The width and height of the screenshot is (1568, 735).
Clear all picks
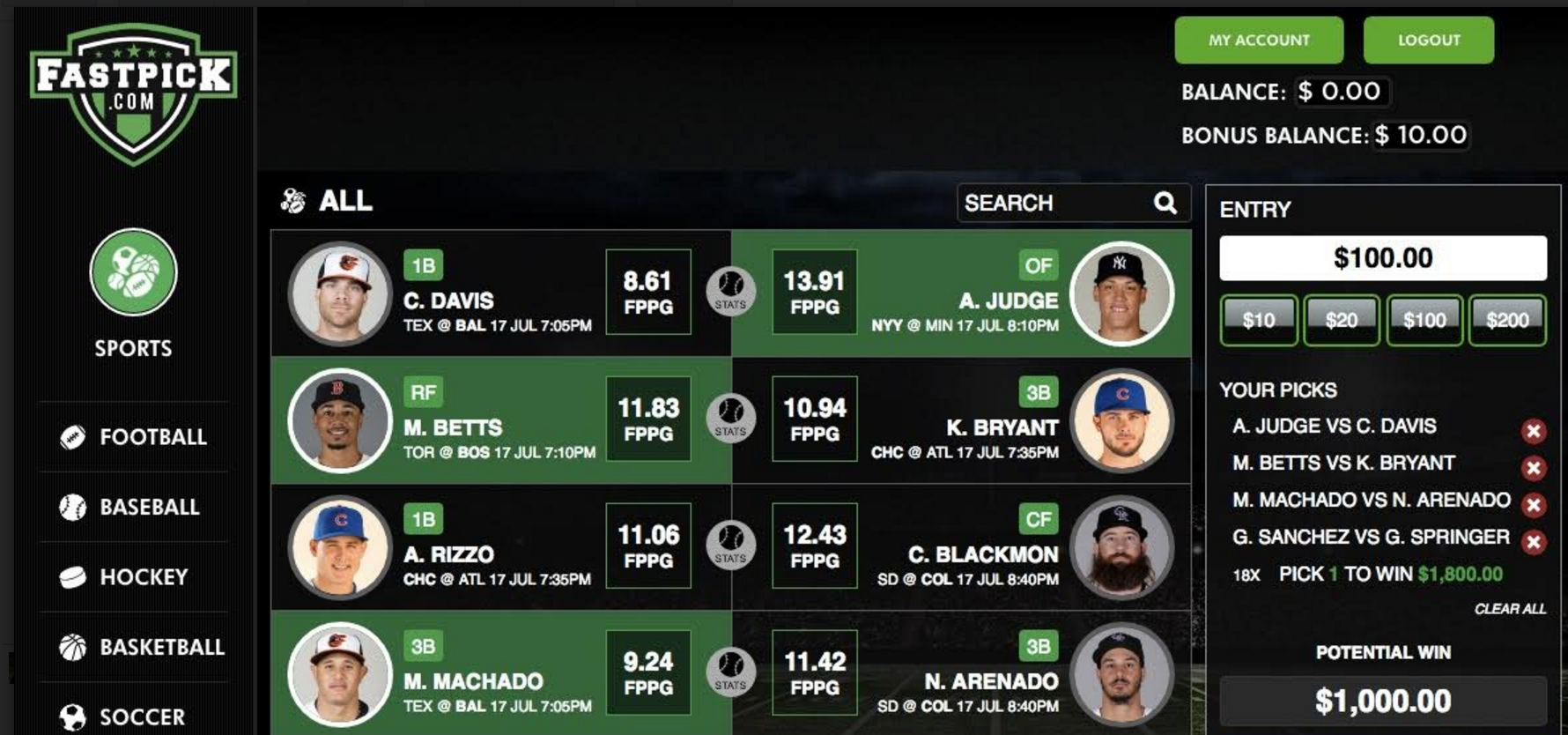click(x=1509, y=609)
